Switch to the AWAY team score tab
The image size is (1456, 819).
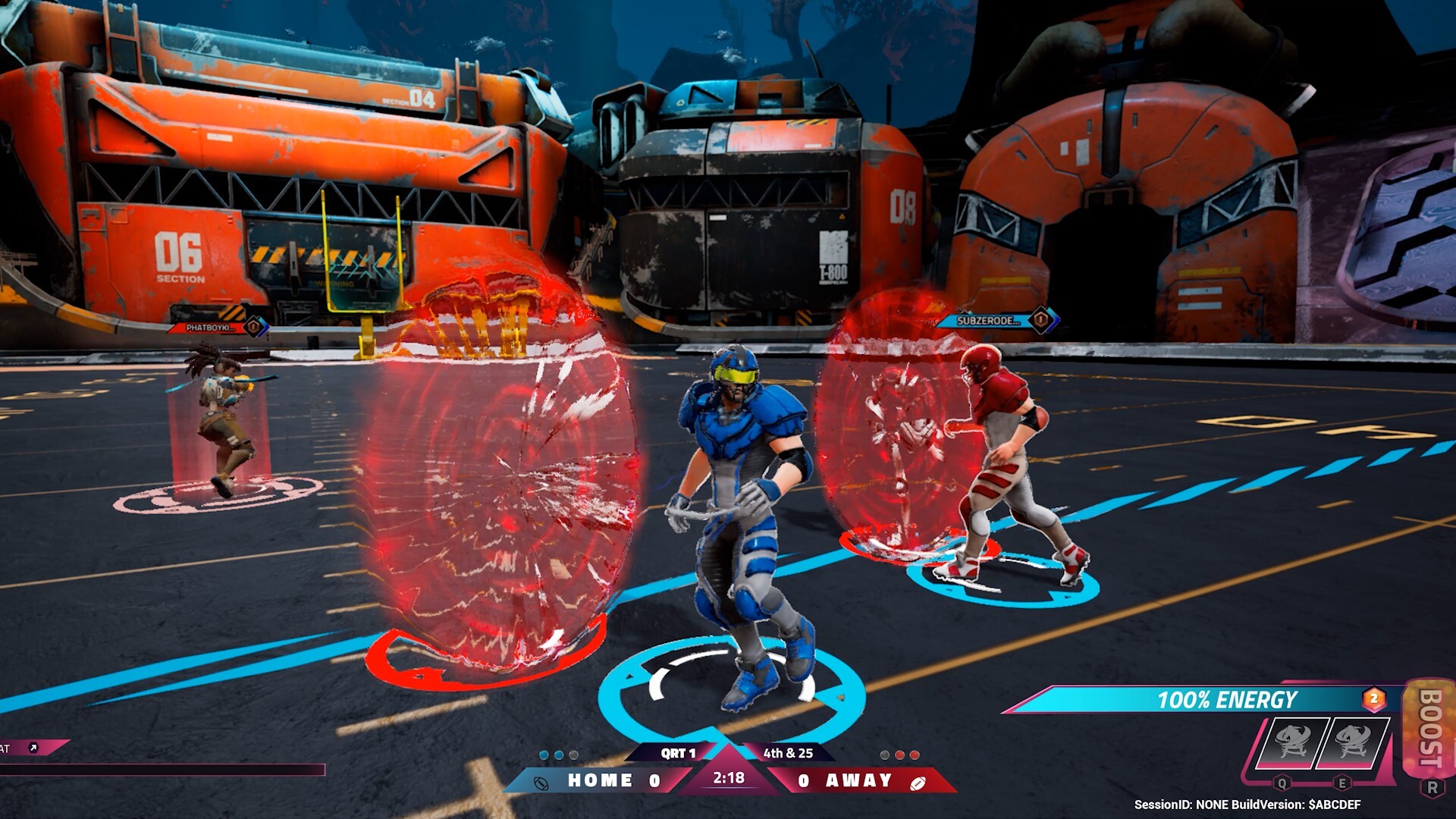pos(858,778)
